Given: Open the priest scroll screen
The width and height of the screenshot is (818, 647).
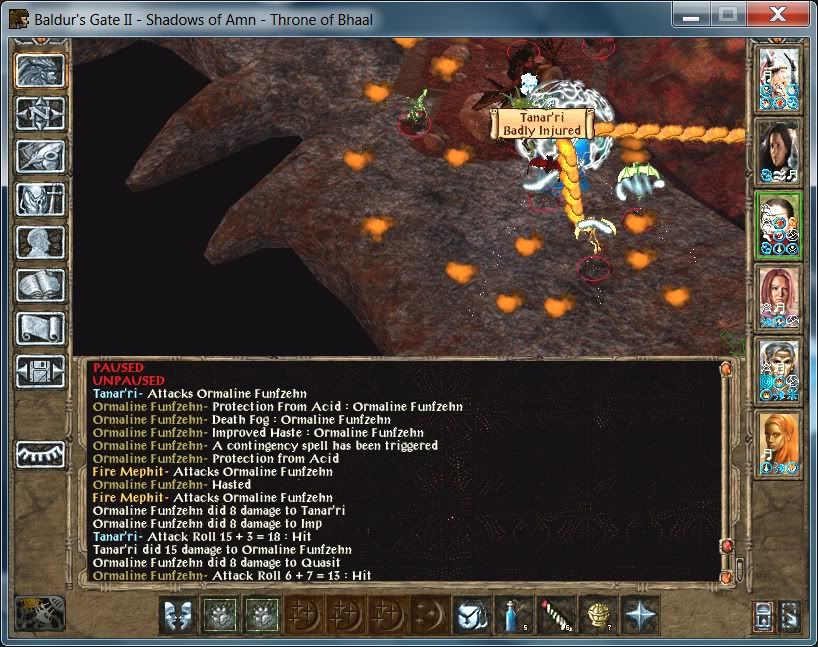Looking at the screenshot, I should coord(41,328).
